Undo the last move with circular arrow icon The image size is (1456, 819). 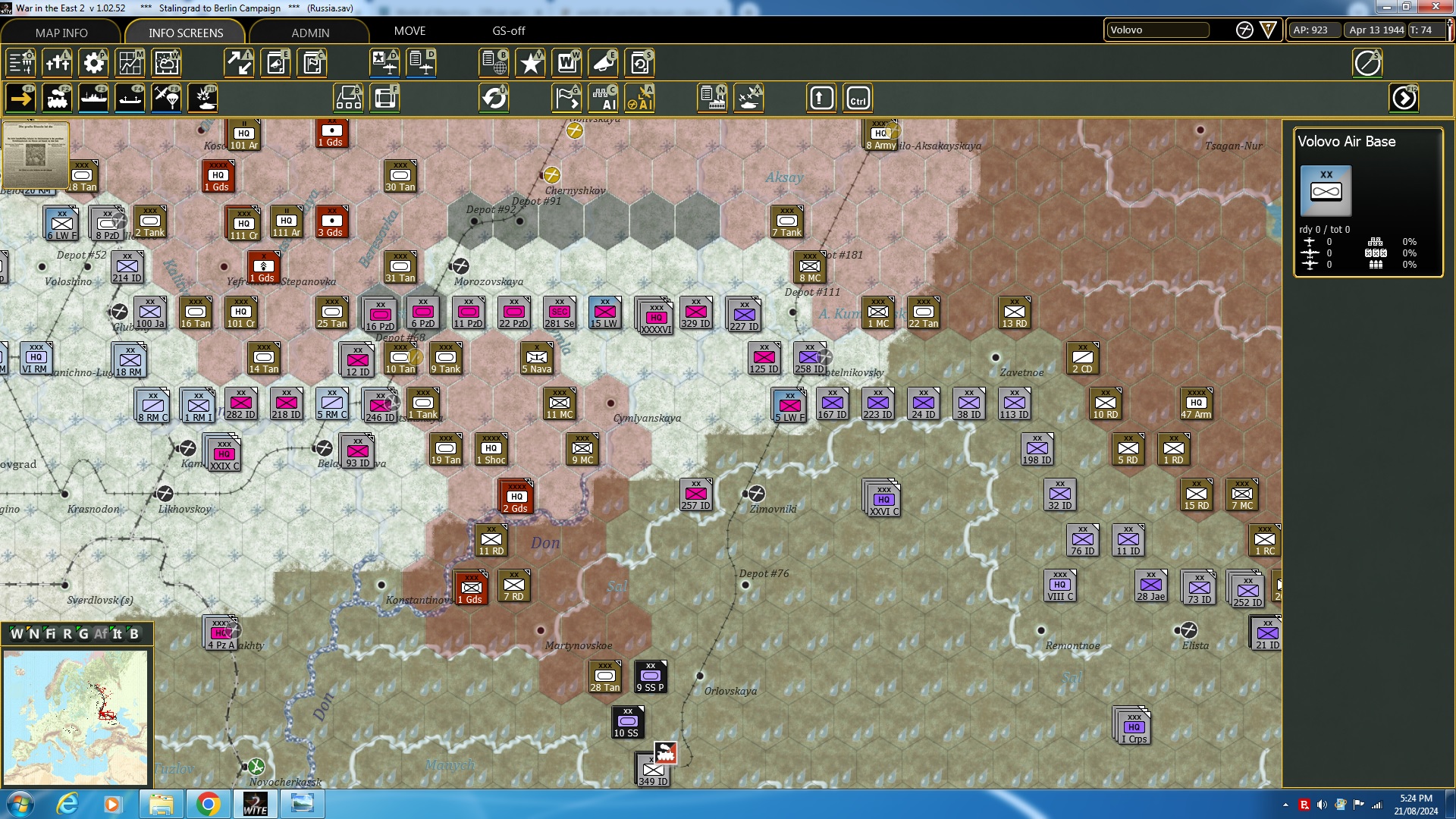[x=494, y=98]
